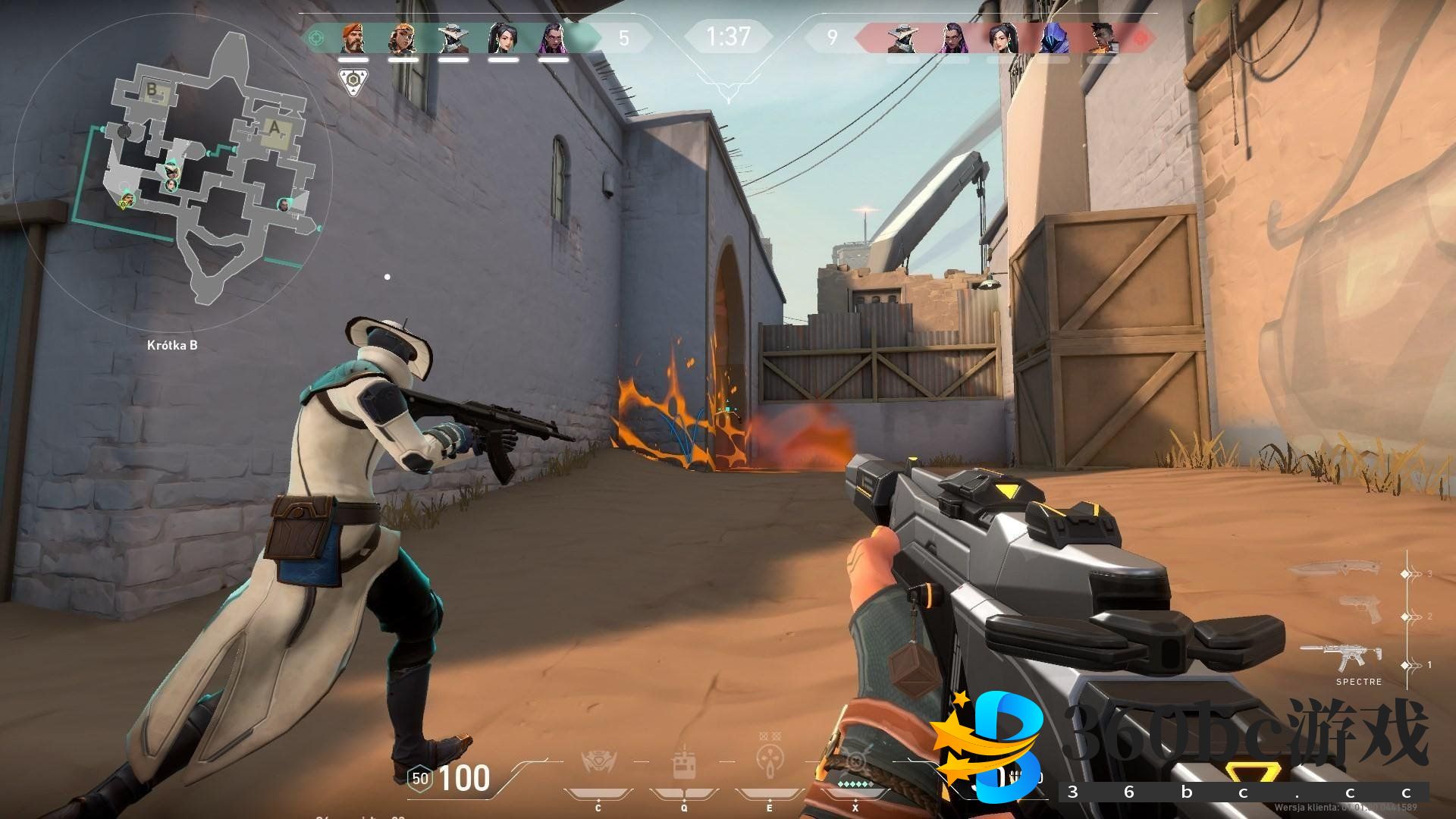Select Raze's portrait on the green team
This screenshot has width=1456, height=819.
[403, 38]
